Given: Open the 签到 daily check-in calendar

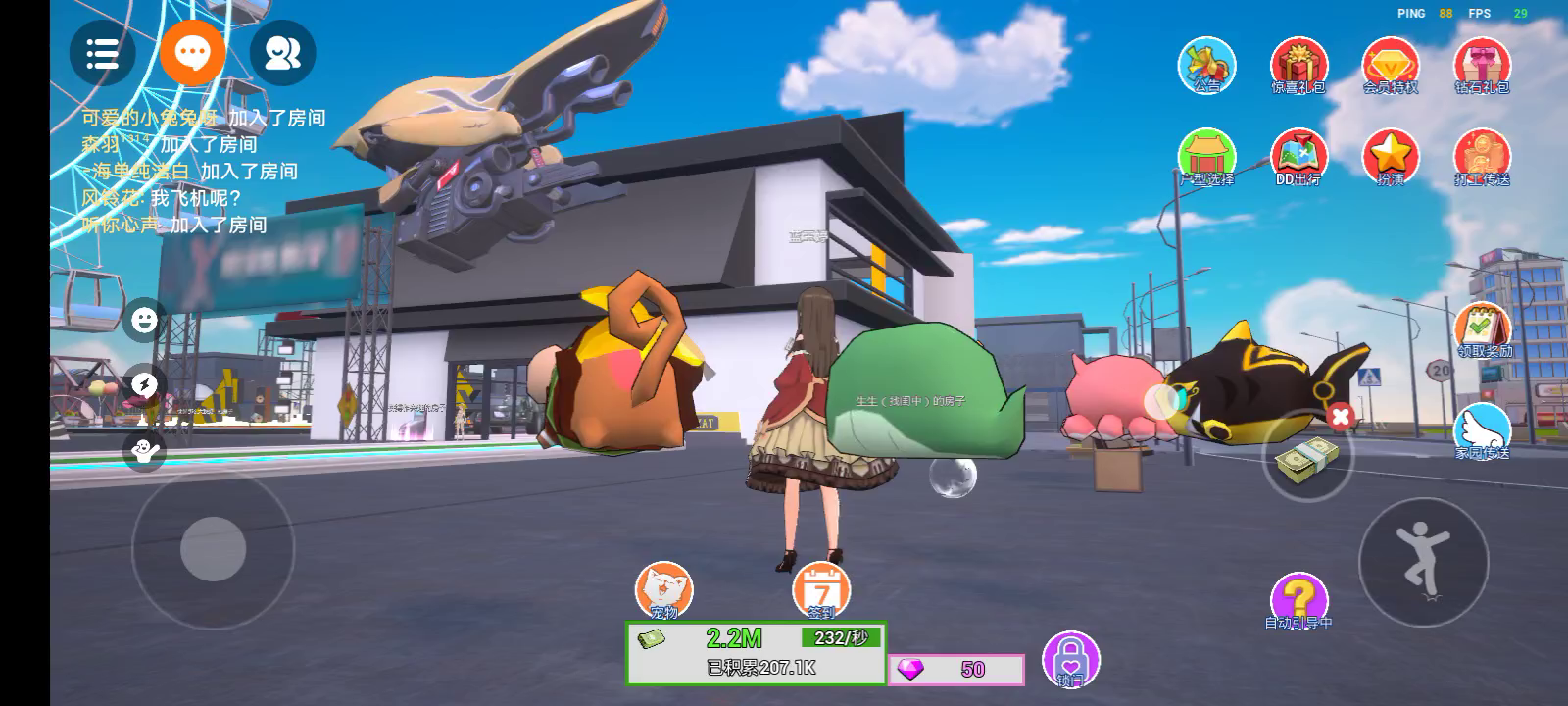Looking at the screenshot, I should [x=821, y=590].
